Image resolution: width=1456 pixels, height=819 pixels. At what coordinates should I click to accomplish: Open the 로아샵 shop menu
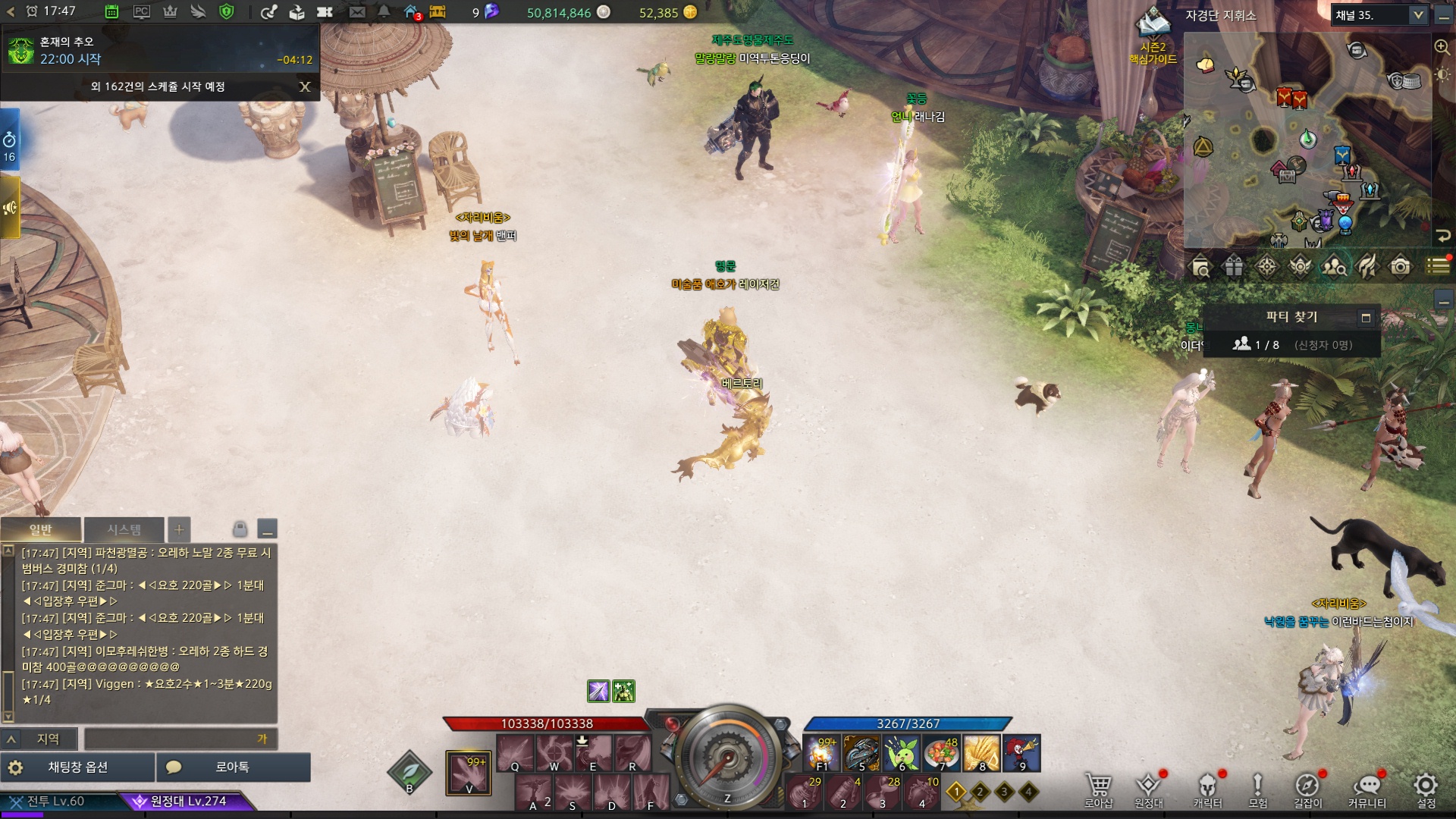click(1098, 789)
